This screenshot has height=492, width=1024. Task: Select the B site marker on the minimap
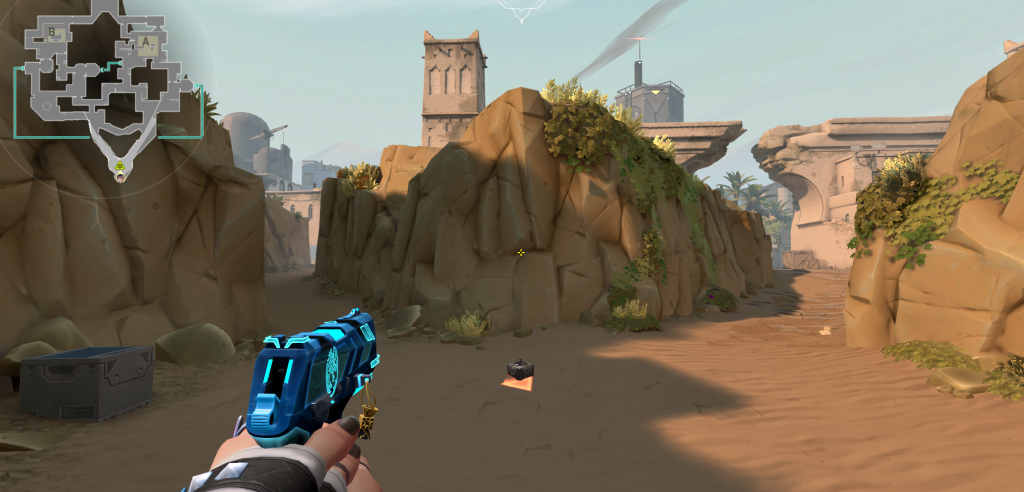click(52, 33)
